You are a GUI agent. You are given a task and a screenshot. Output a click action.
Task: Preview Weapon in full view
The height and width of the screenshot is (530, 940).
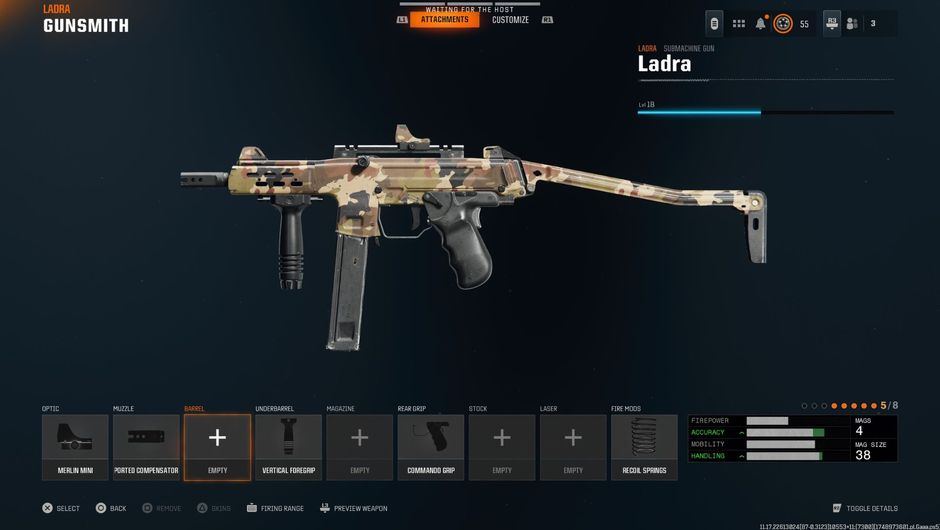click(x=353, y=508)
